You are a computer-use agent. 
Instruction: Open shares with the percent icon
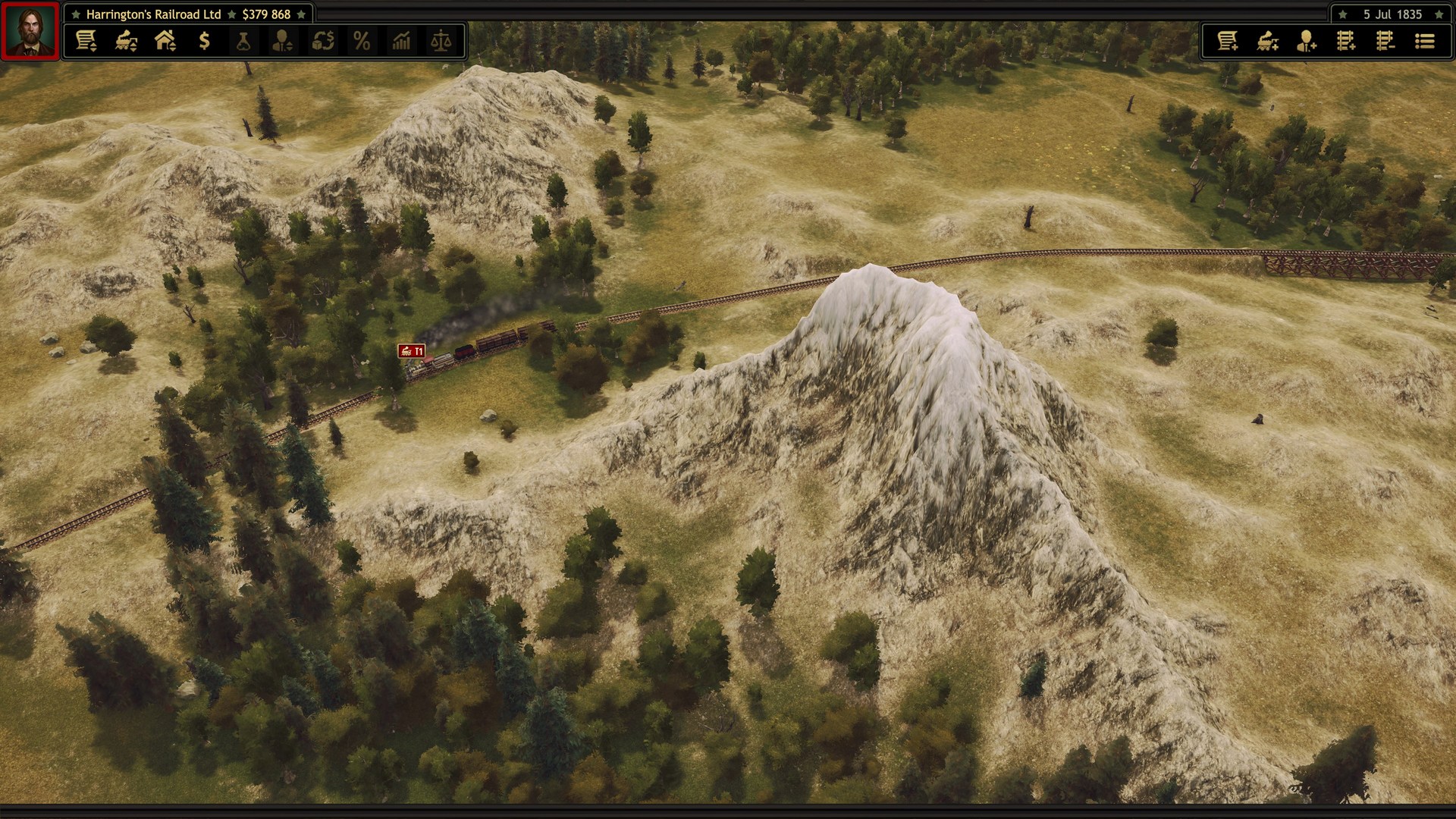362,42
